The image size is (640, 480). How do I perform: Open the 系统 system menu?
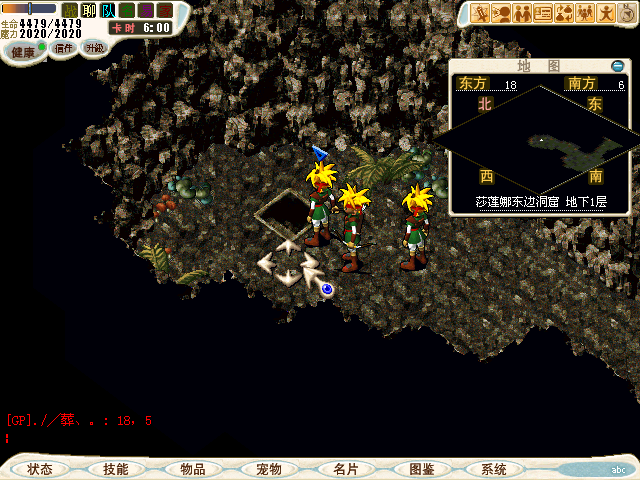click(x=493, y=469)
